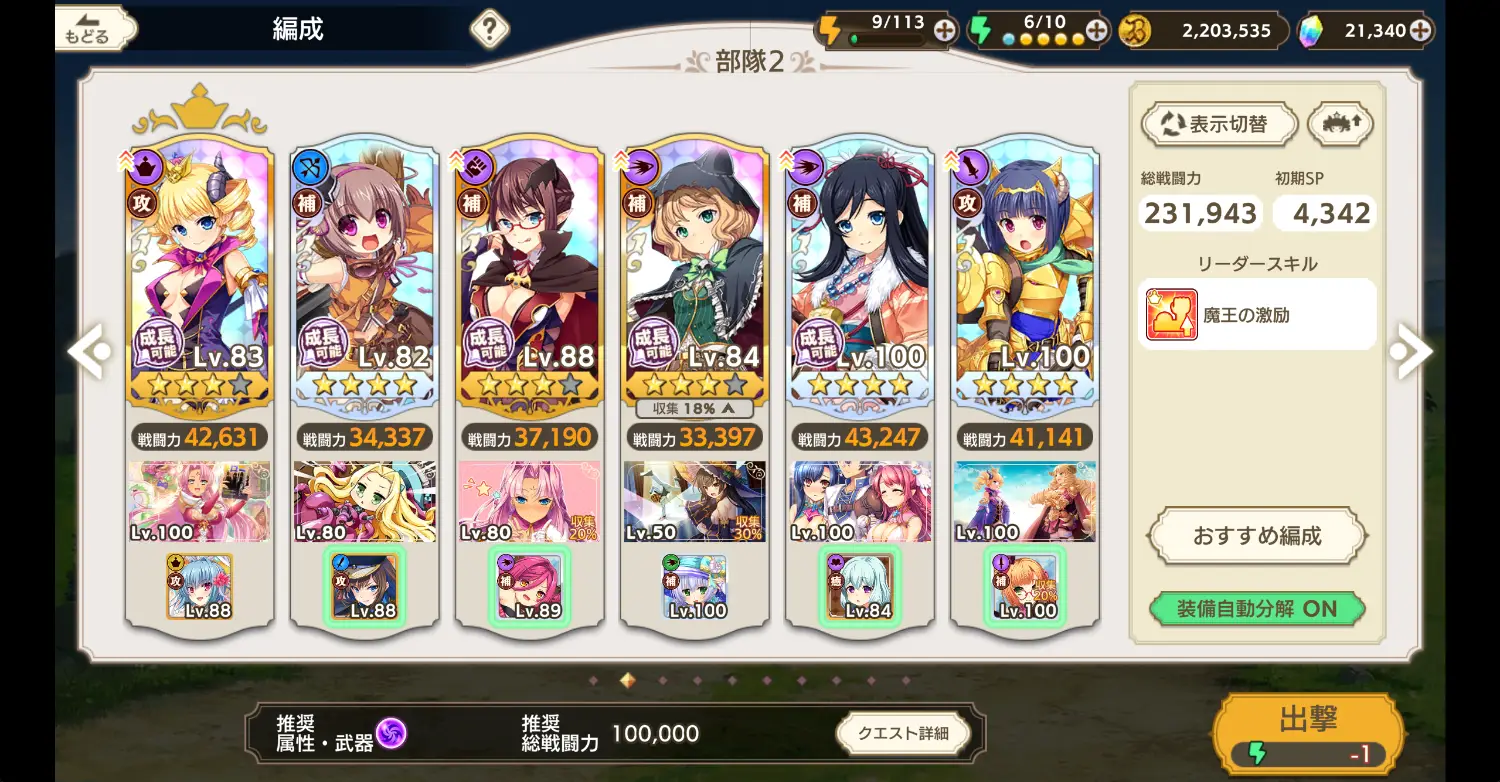Click the crown sort button beside 表示切替
Image resolution: width=1500 pixels, height=782 pixels.
[1340, 125]
